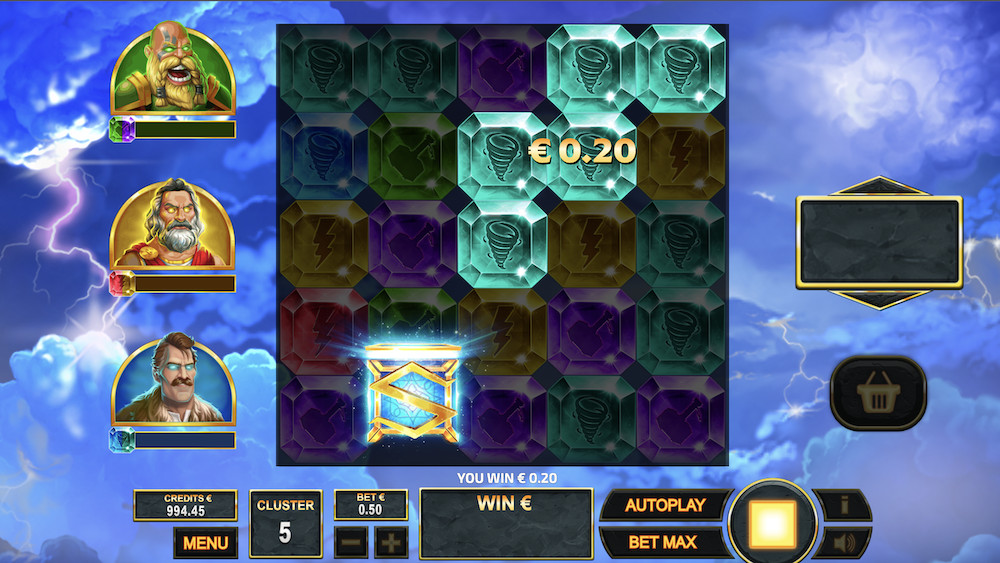Start AUTOPLAY mode

664,505
